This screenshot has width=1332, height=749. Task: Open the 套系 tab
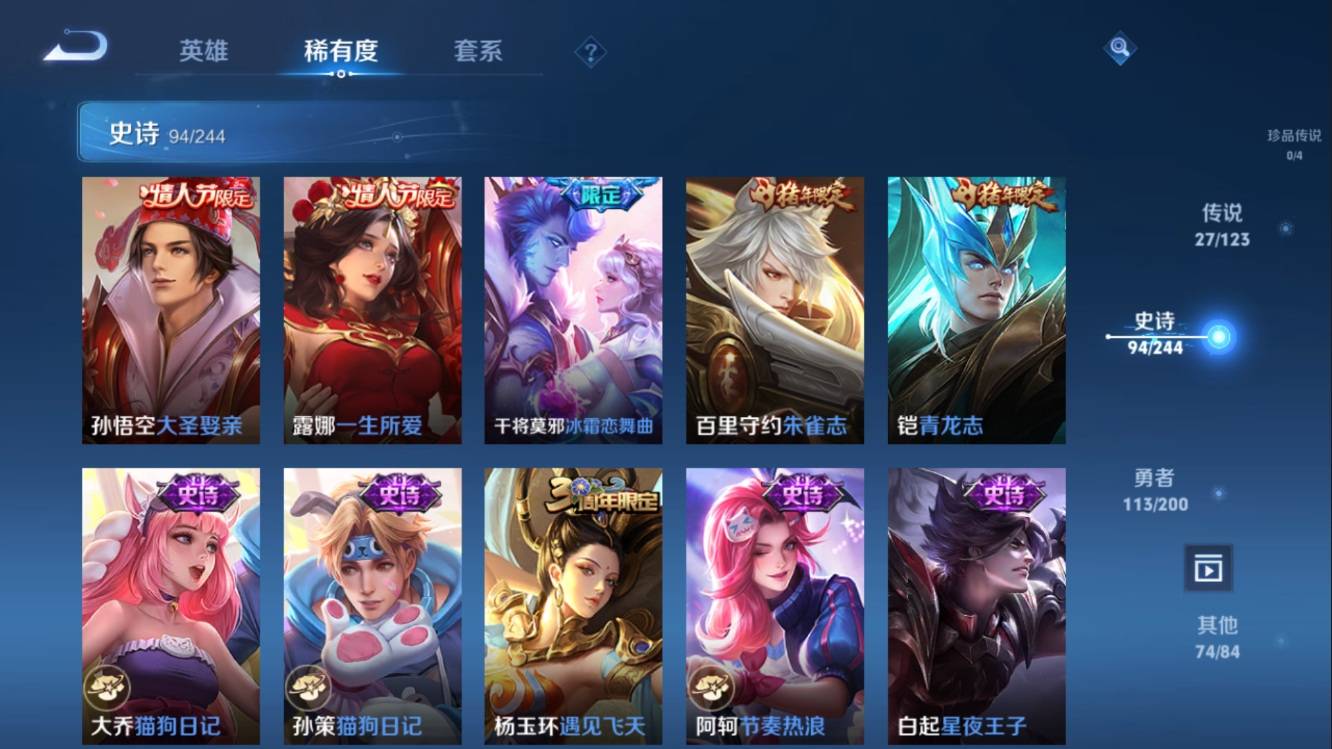click(x=478, y=51)
